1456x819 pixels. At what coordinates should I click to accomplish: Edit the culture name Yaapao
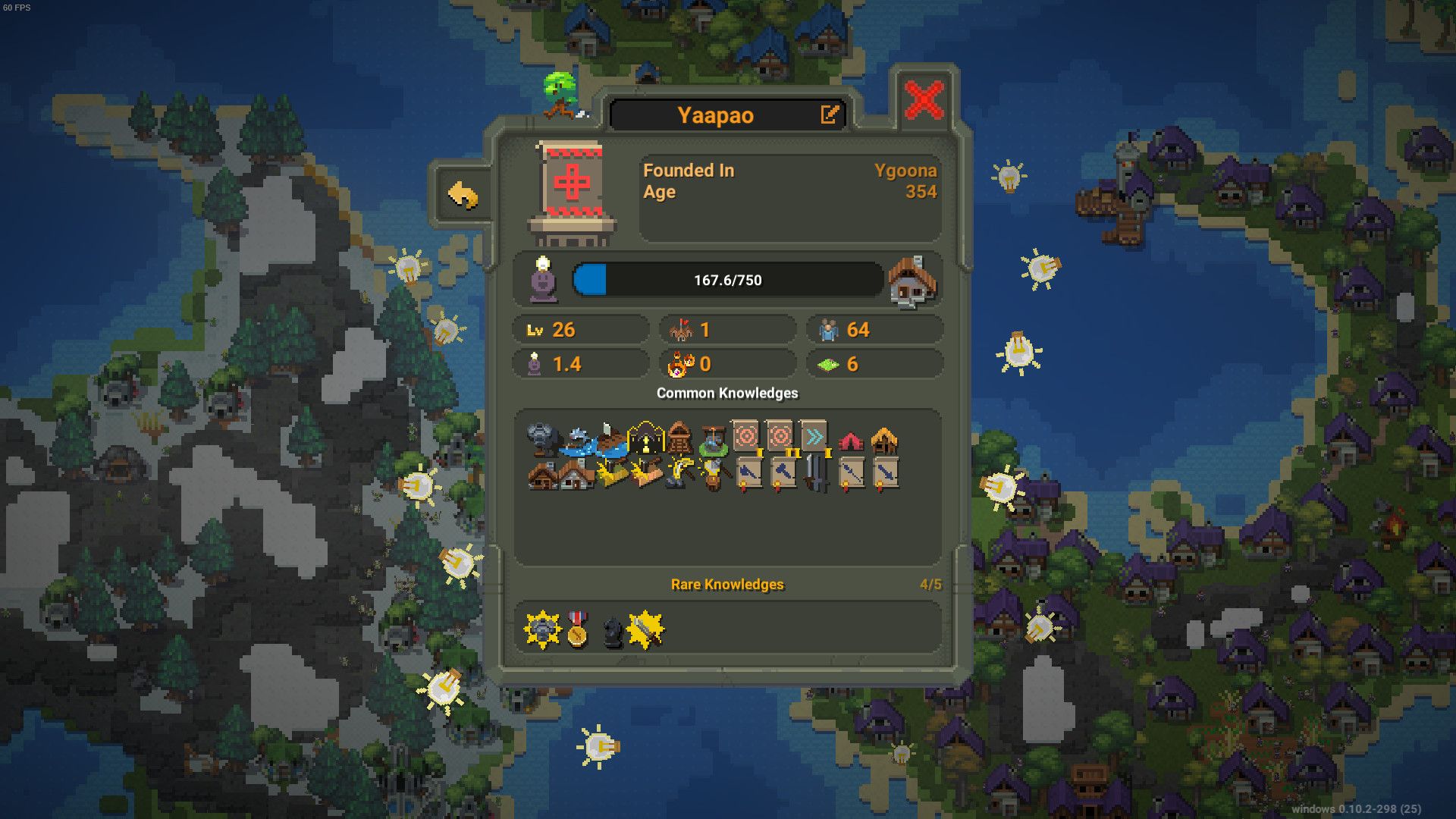[830, 115]
